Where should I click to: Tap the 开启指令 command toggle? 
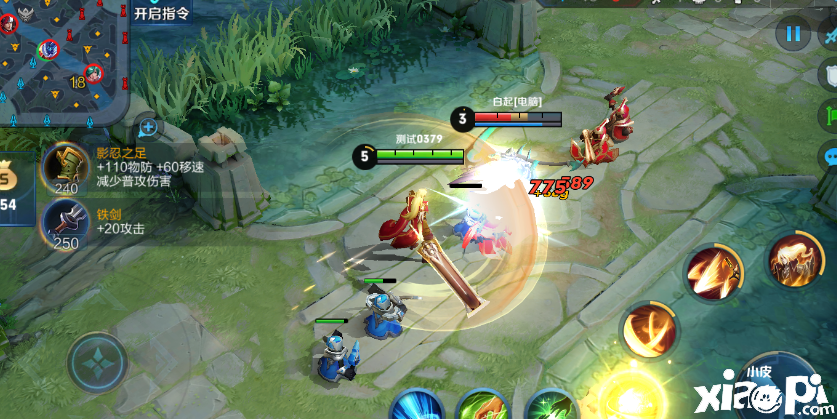161,13
